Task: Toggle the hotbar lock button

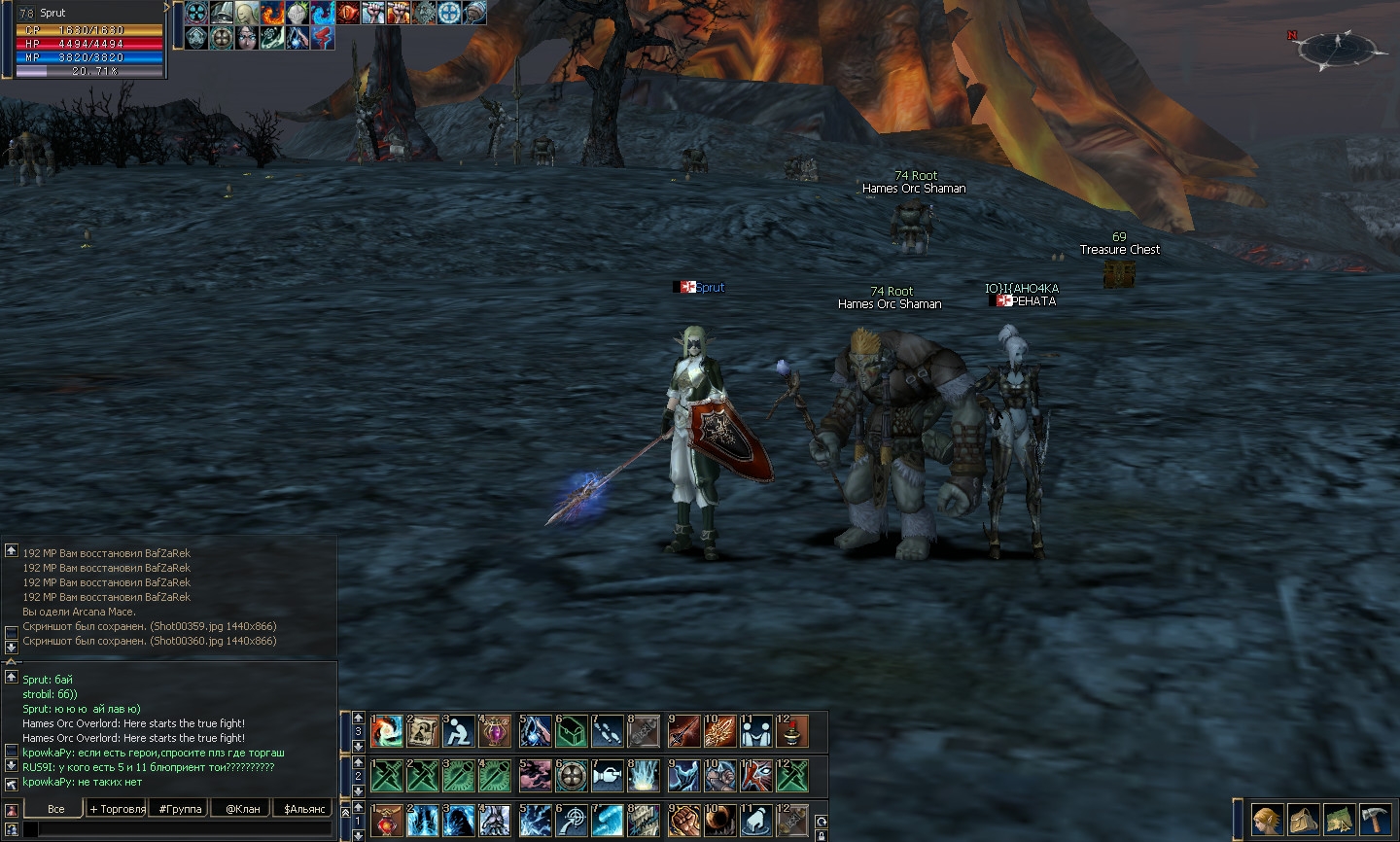Action: pyautogui.click(x=822, y=834)
